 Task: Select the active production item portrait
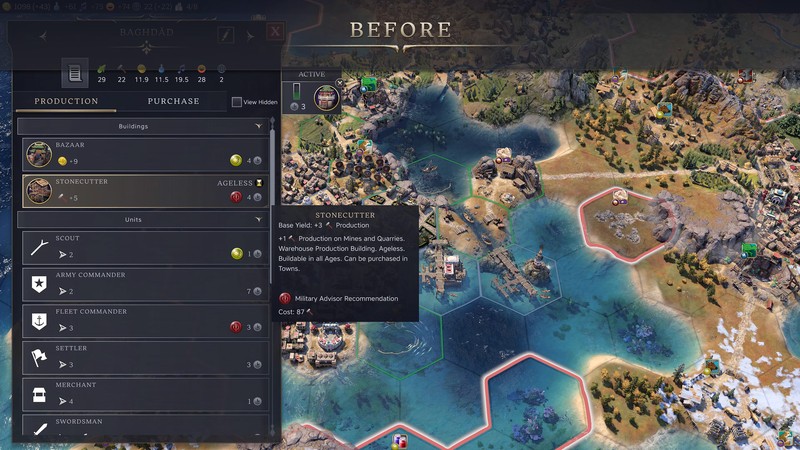326,97
